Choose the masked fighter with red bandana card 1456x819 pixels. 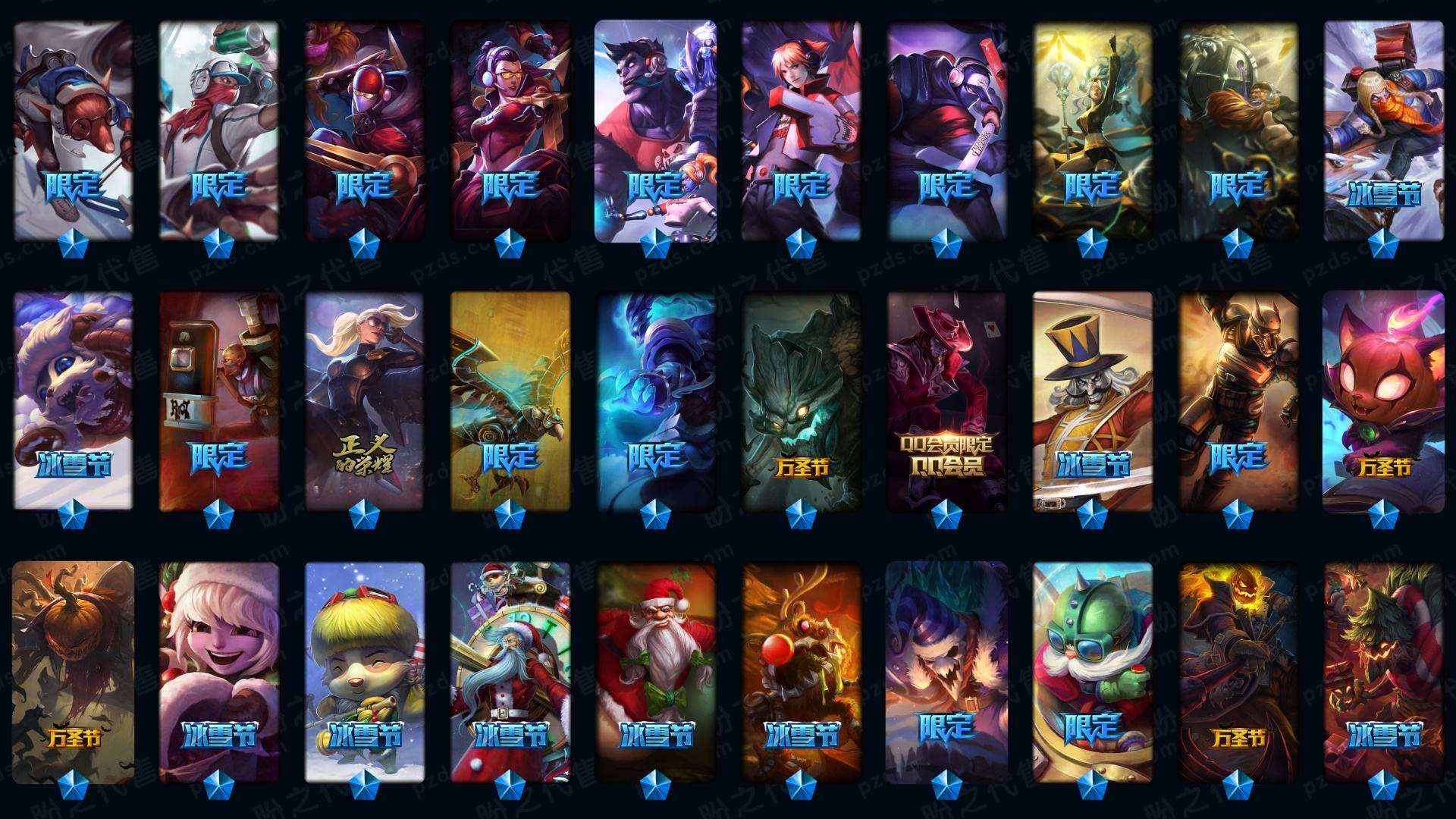(218, 129)
